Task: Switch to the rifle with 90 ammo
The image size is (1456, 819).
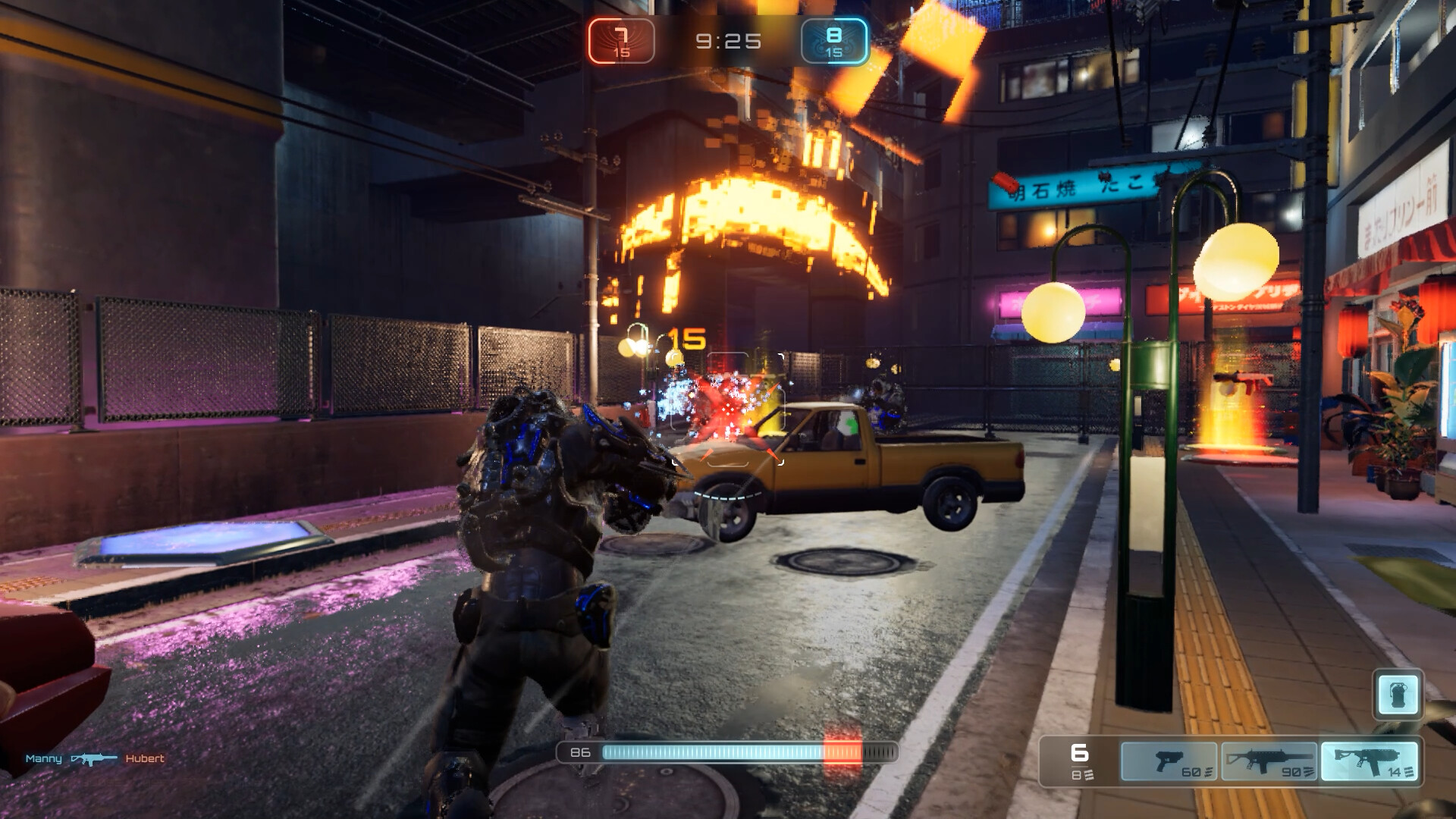Action: pyautogui.click(x=1269, y=761)
